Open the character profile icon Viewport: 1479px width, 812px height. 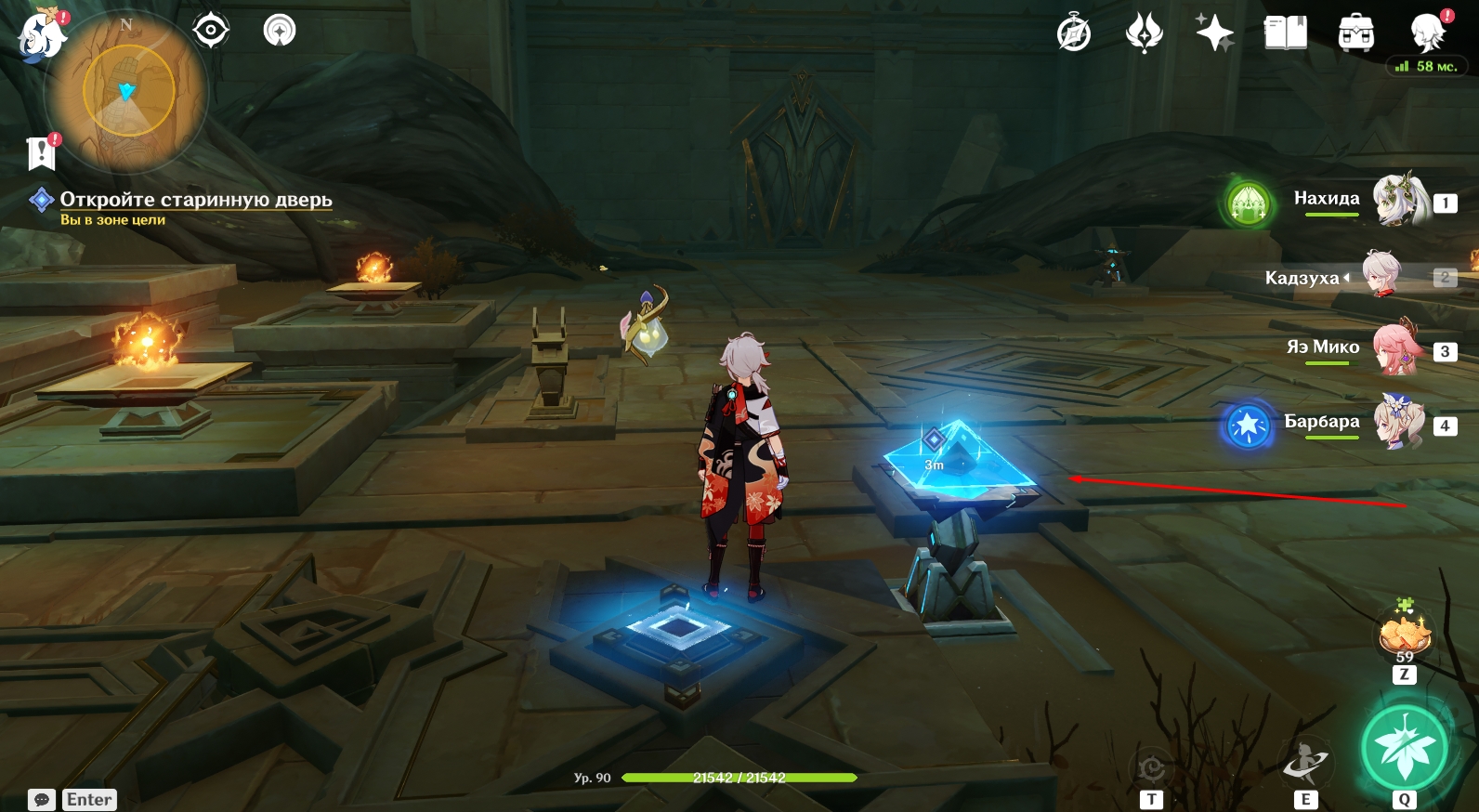[x=1427, y=33]
